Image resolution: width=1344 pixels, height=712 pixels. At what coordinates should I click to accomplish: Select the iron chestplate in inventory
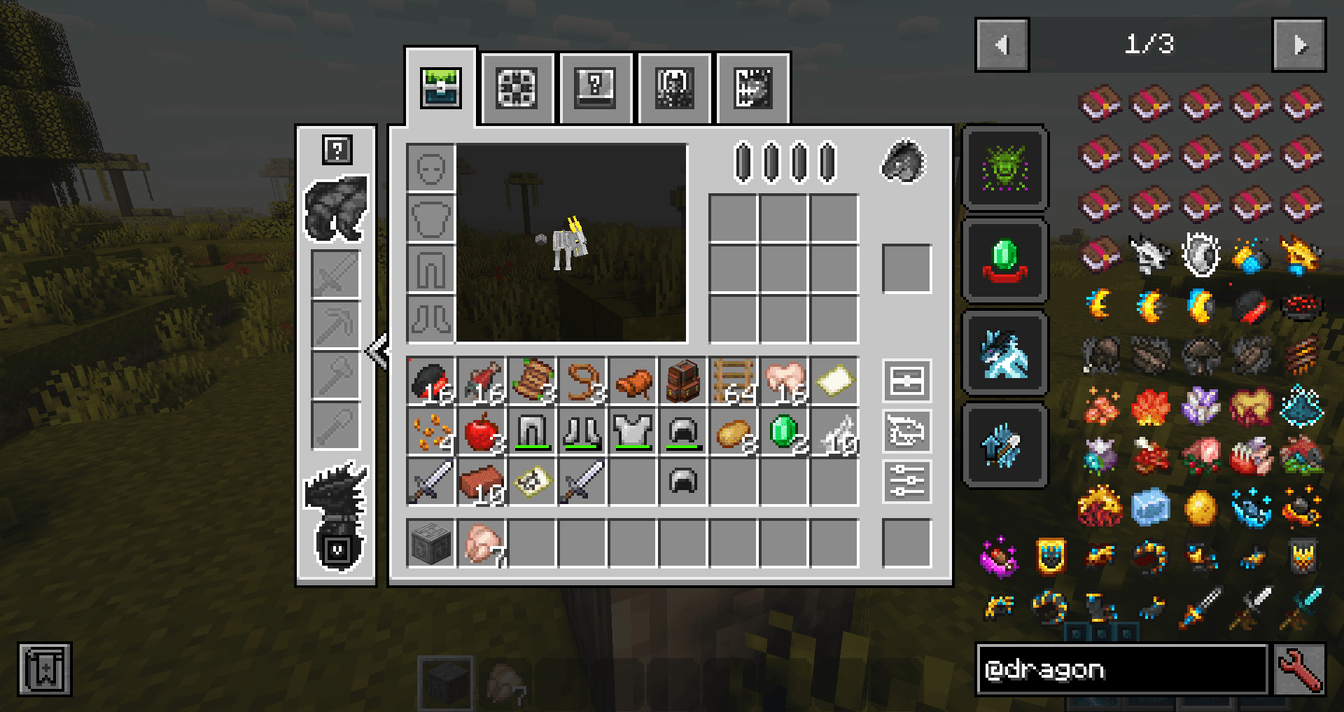(x=634, y=433)
